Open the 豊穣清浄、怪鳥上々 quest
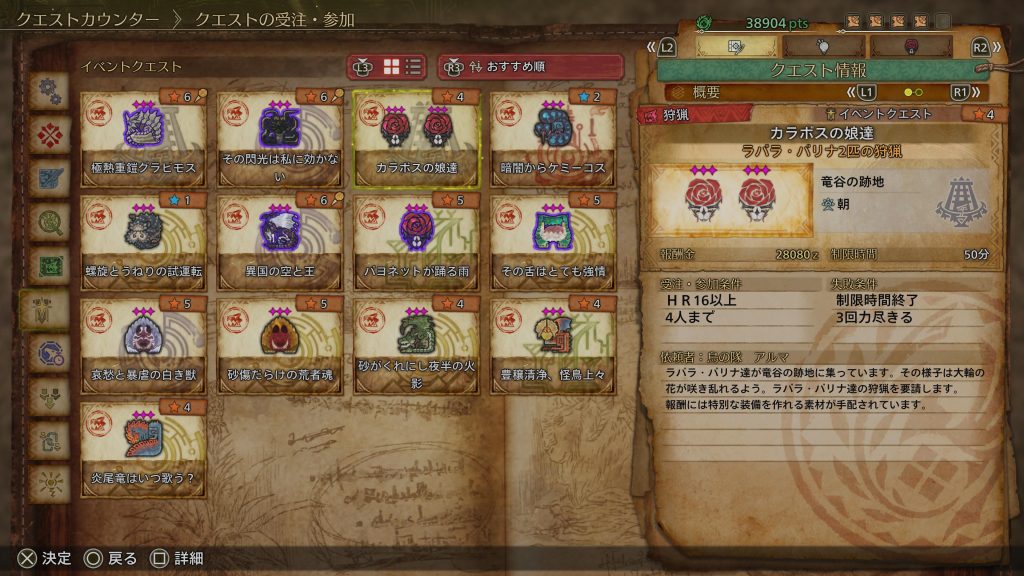Image resolution: width=1024 pixels, height=576 pixels. 553,346
